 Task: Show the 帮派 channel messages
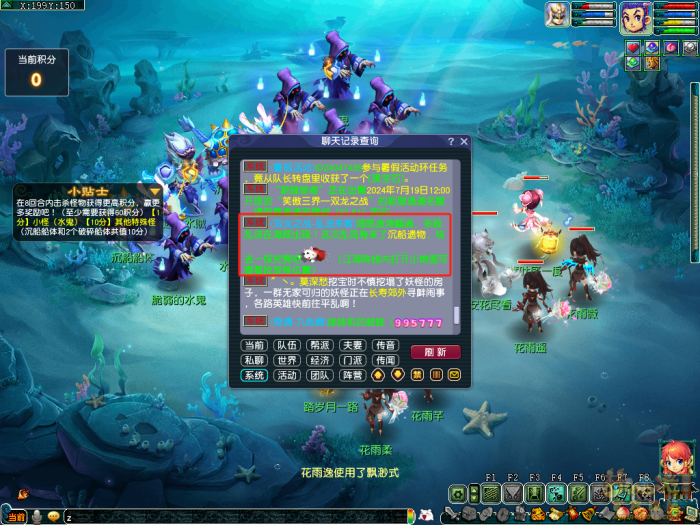pyautogui.click(x=320, y=345)
